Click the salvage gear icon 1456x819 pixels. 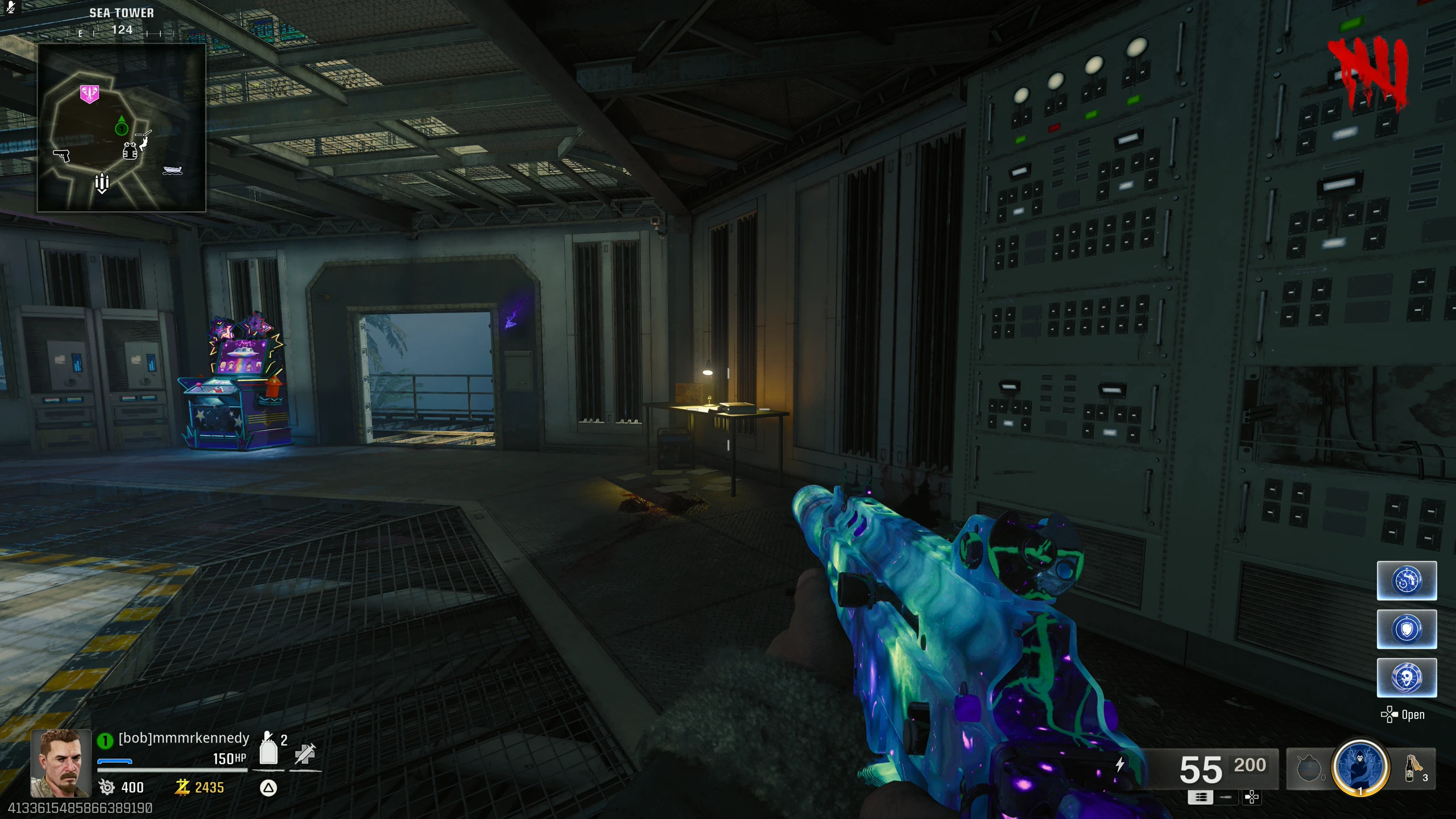(x=106, y=787)
